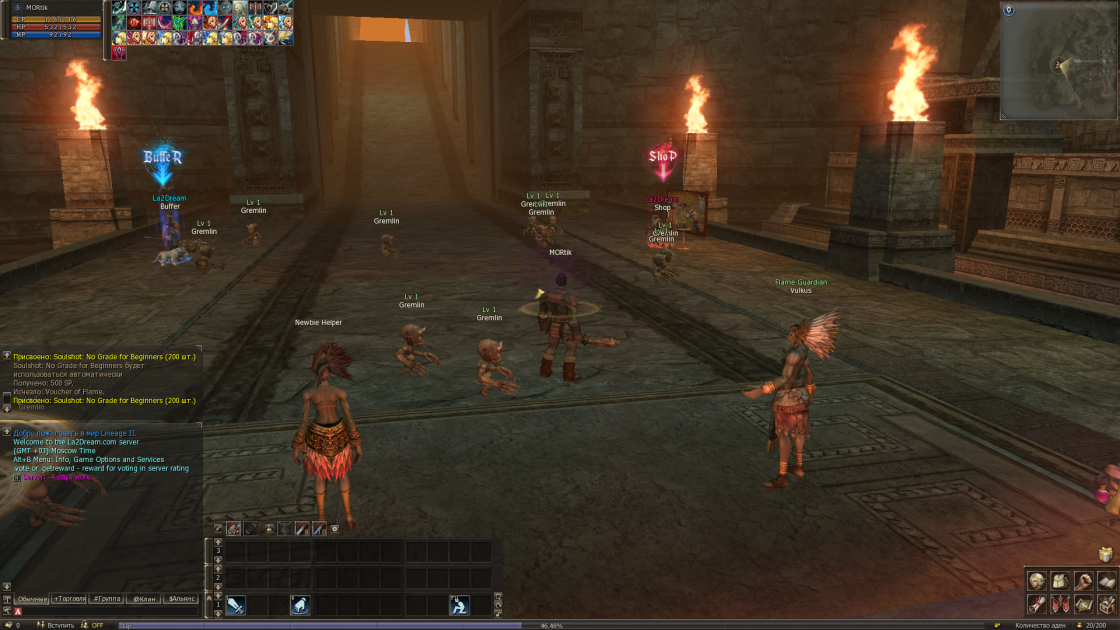Switch to the $Альянс chat tab

pos(181,598)
